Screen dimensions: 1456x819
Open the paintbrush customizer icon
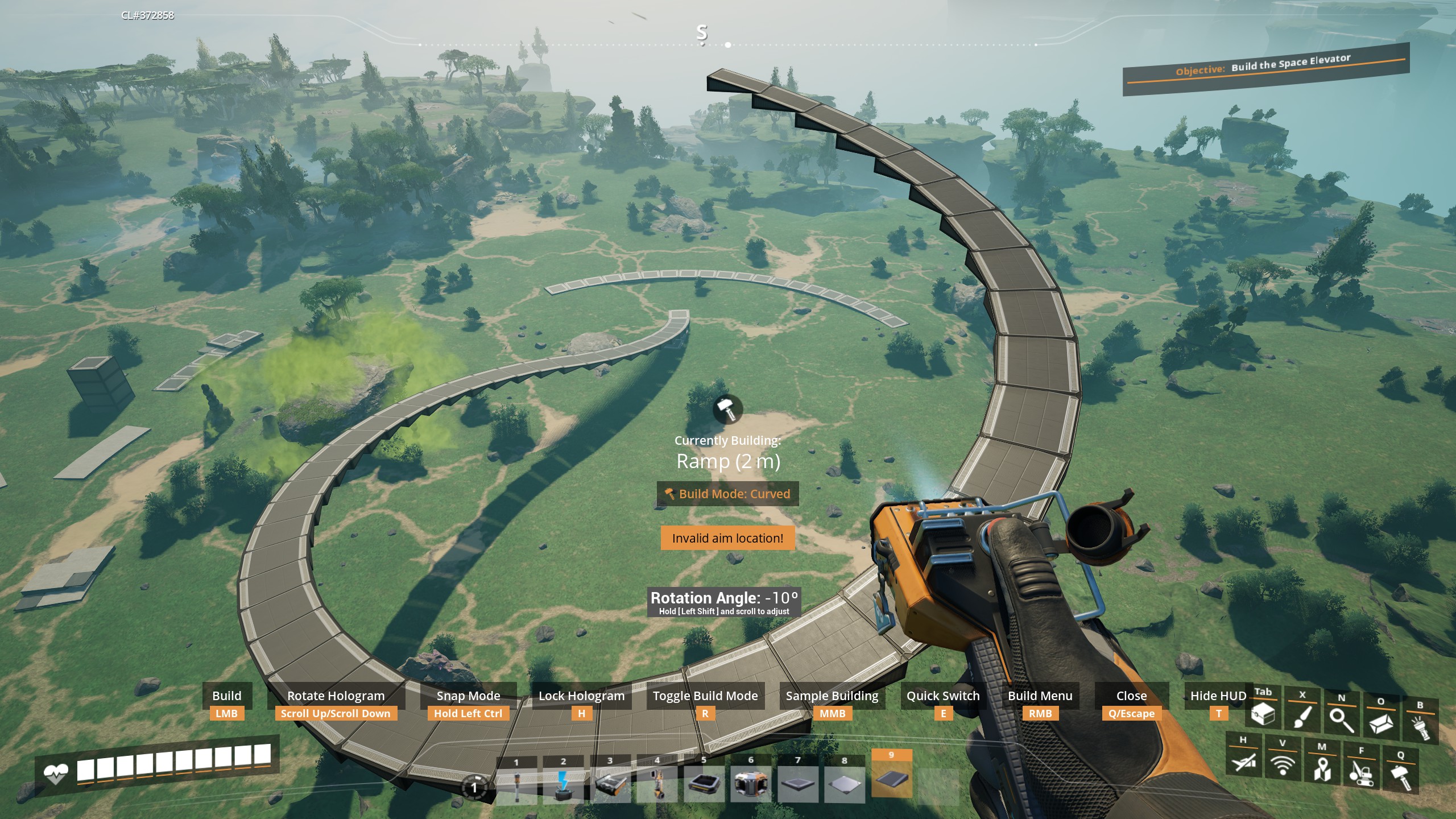coord(1302,717)
